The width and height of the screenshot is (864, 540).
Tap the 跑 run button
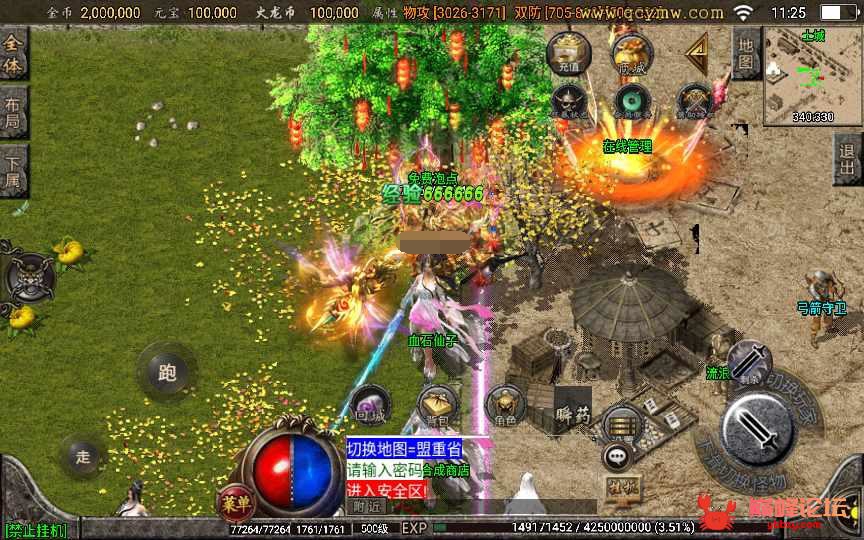tap(166, 372)
